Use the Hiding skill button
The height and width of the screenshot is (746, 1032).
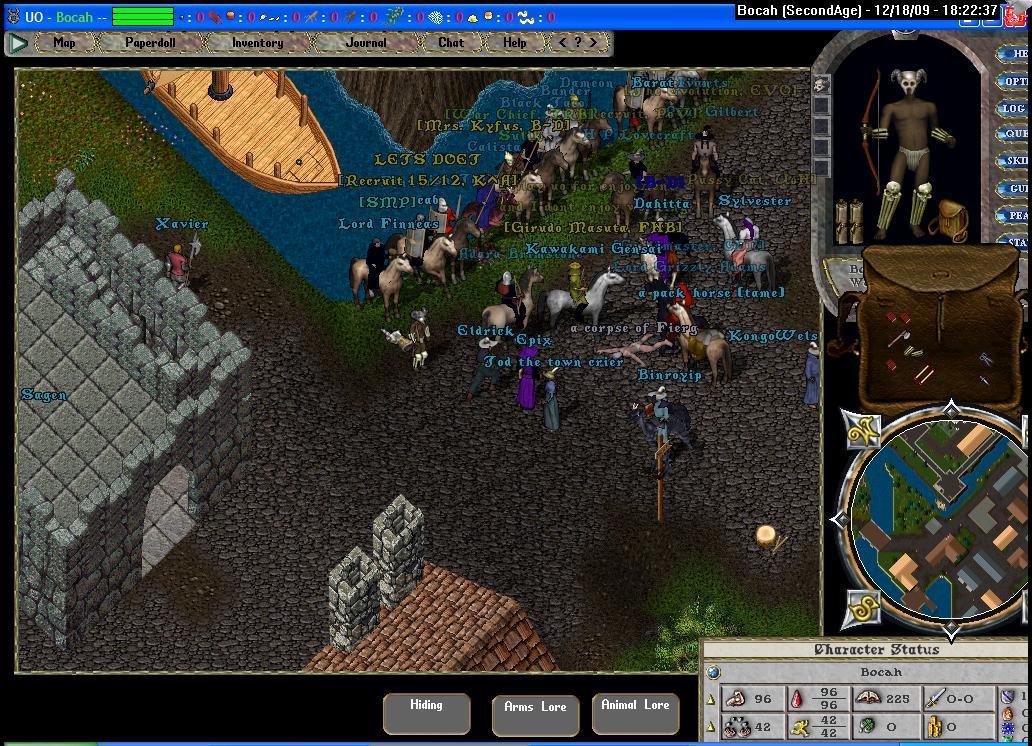(x=426, y=712)
